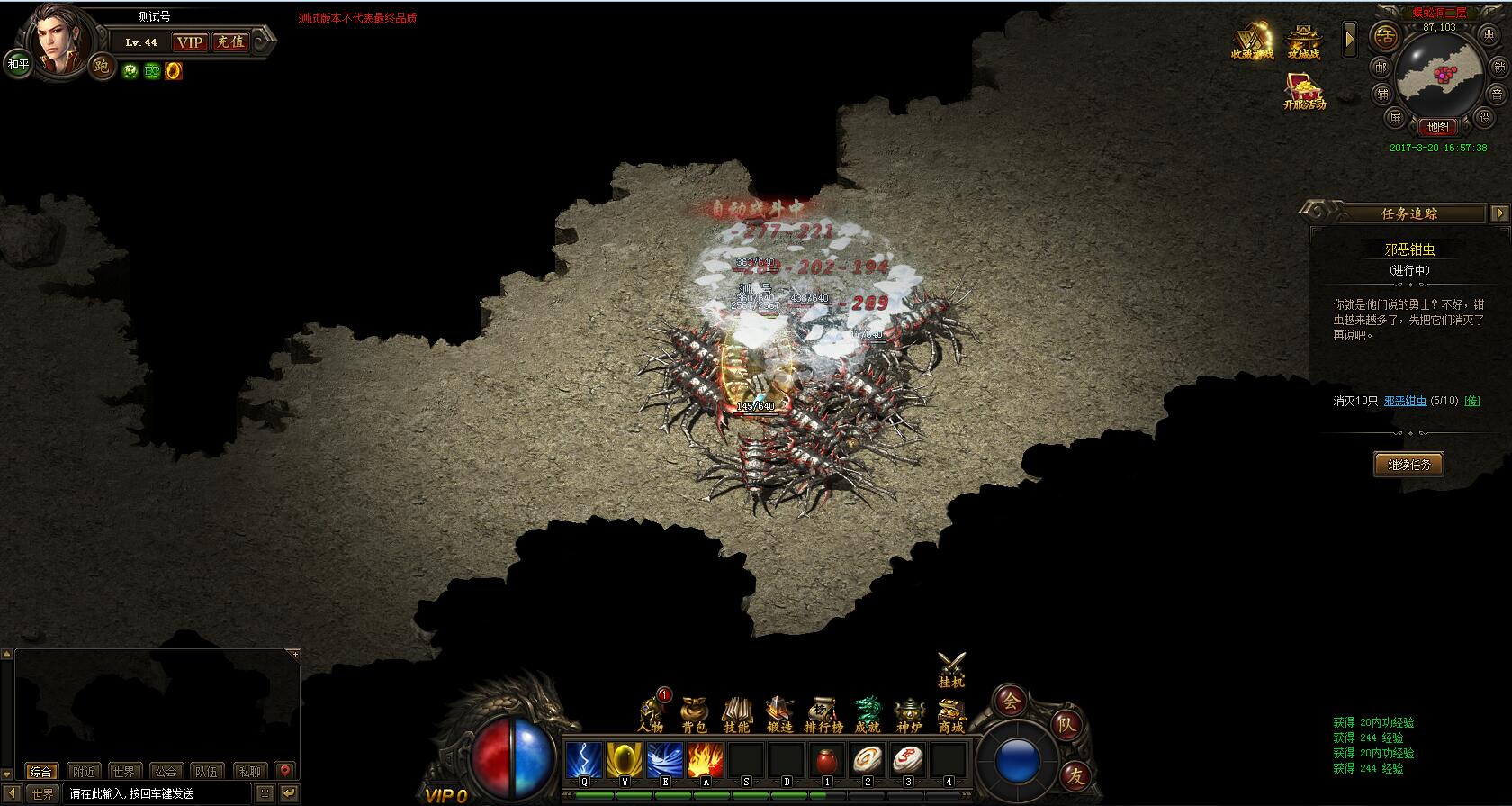Toggle the 和平 peace mode orb
Viewport: 1512px width, 806px height.
18,64
